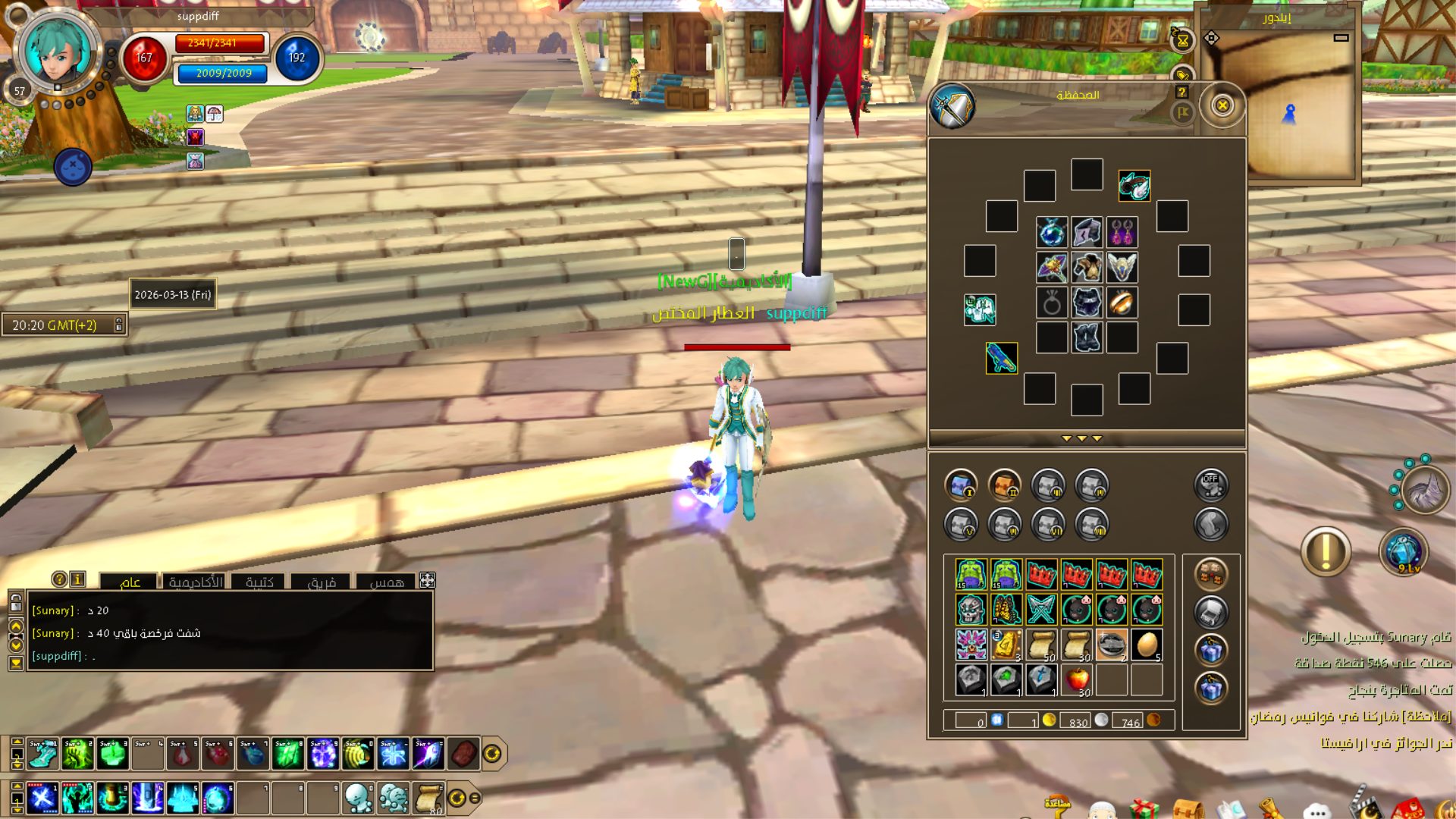Use the blue X skill in lower hotbar
Screen dimensions: 1456x819
click(42, 798)
